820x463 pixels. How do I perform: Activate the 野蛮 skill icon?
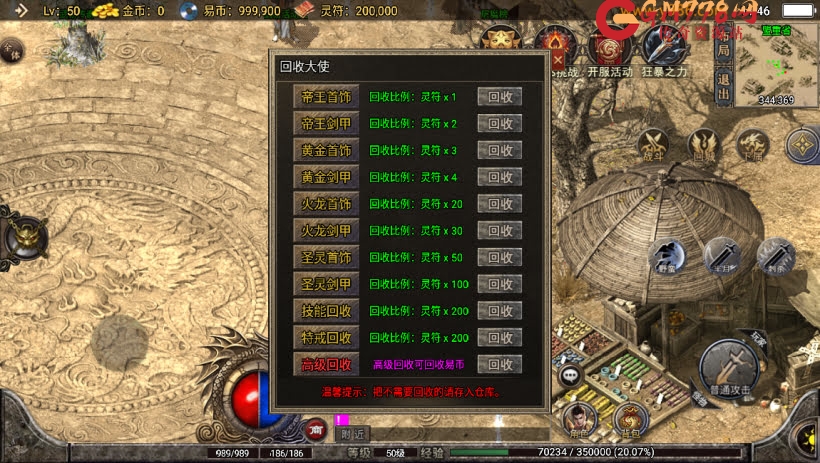[668, 257]
